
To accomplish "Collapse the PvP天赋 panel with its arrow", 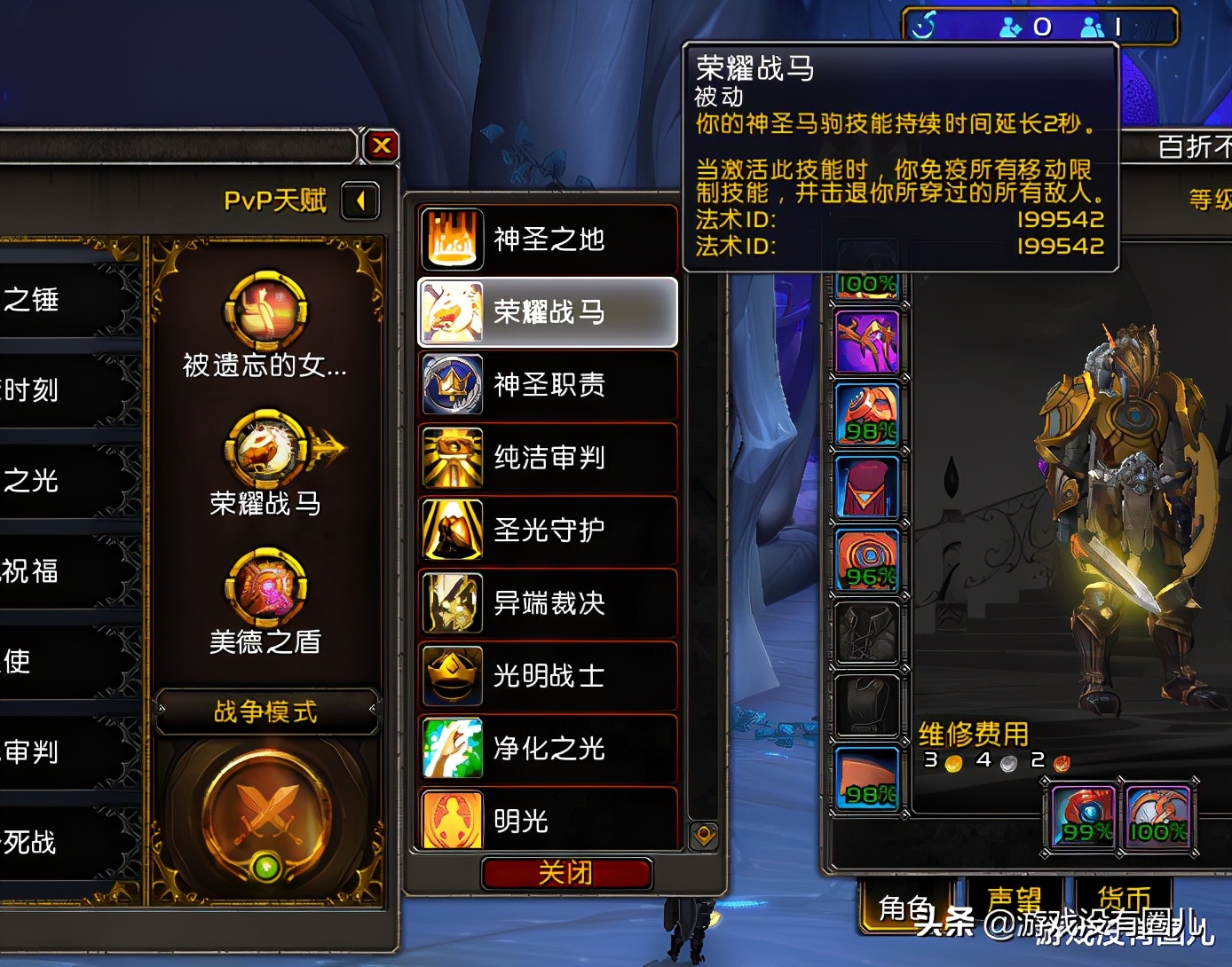I will (361, 201).
